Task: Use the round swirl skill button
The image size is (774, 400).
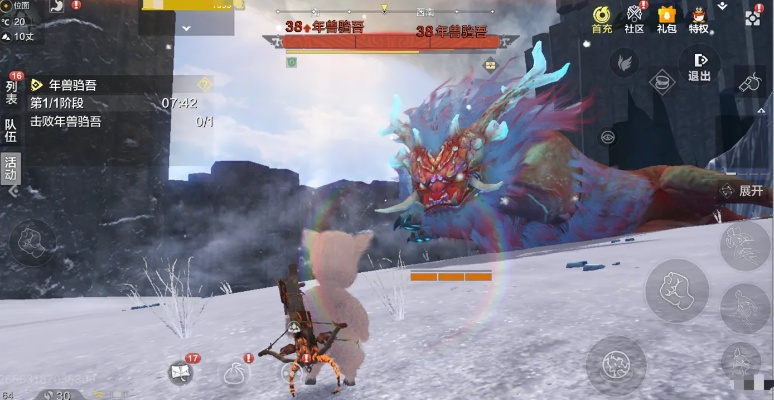Action: [x=615, y=362]
